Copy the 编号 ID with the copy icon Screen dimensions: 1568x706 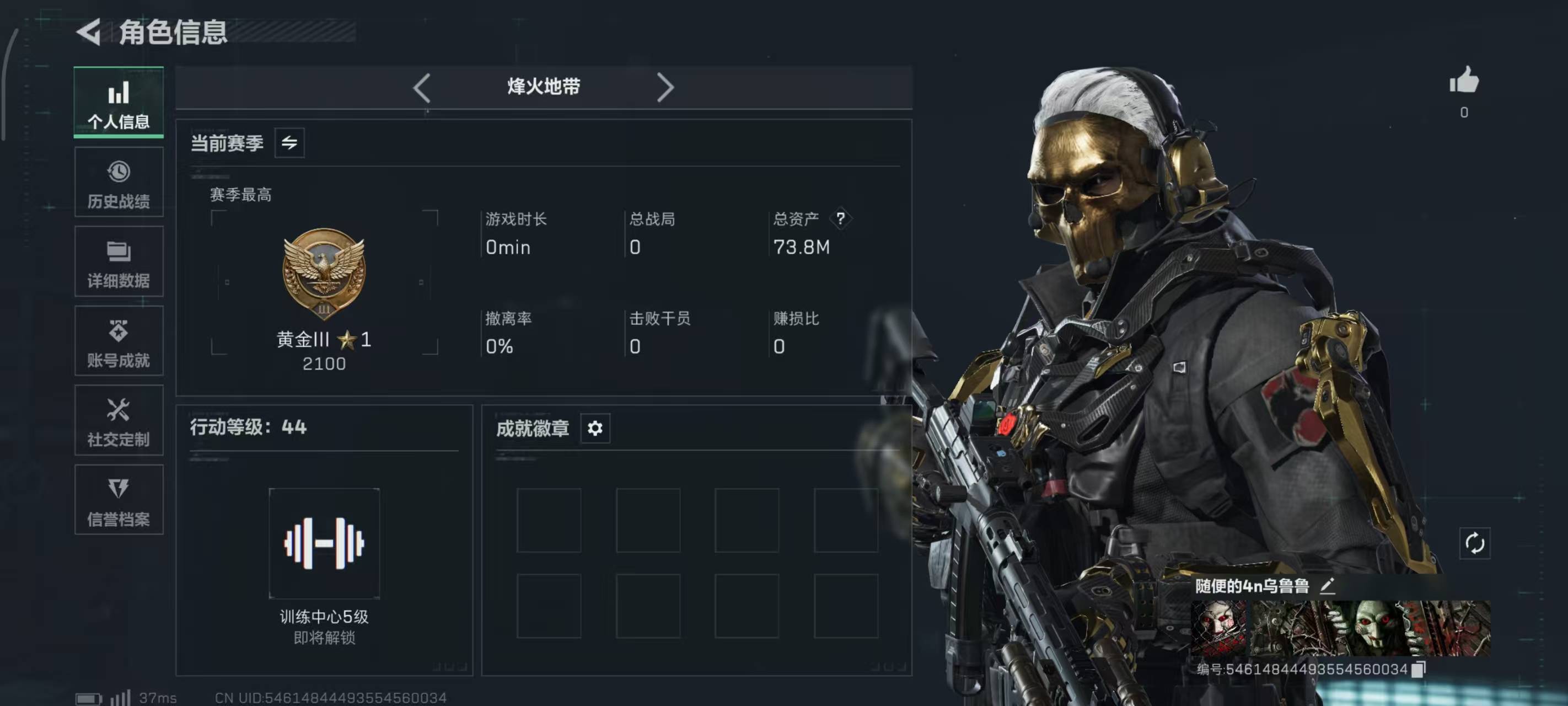(1418, 669)
